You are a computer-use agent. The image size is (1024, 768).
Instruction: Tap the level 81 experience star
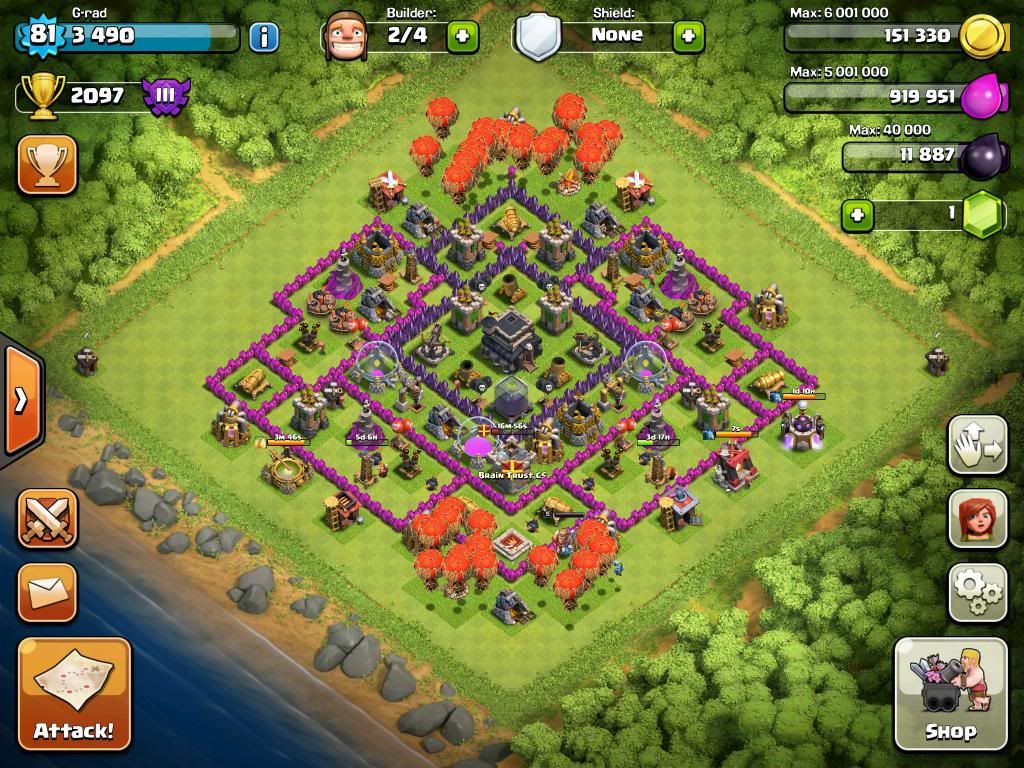pos(41,36)
